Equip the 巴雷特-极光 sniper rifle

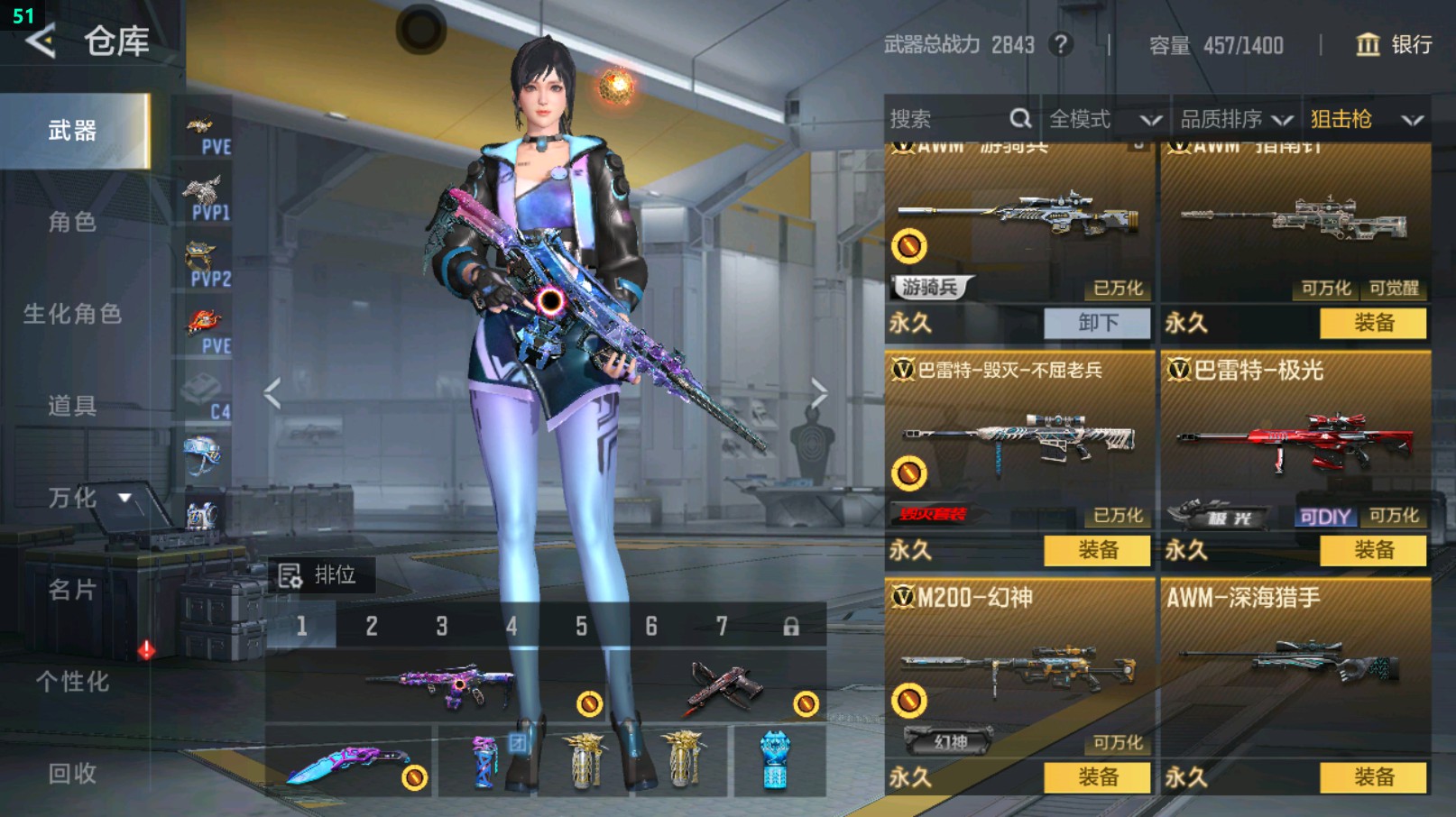pos(1373,550)
